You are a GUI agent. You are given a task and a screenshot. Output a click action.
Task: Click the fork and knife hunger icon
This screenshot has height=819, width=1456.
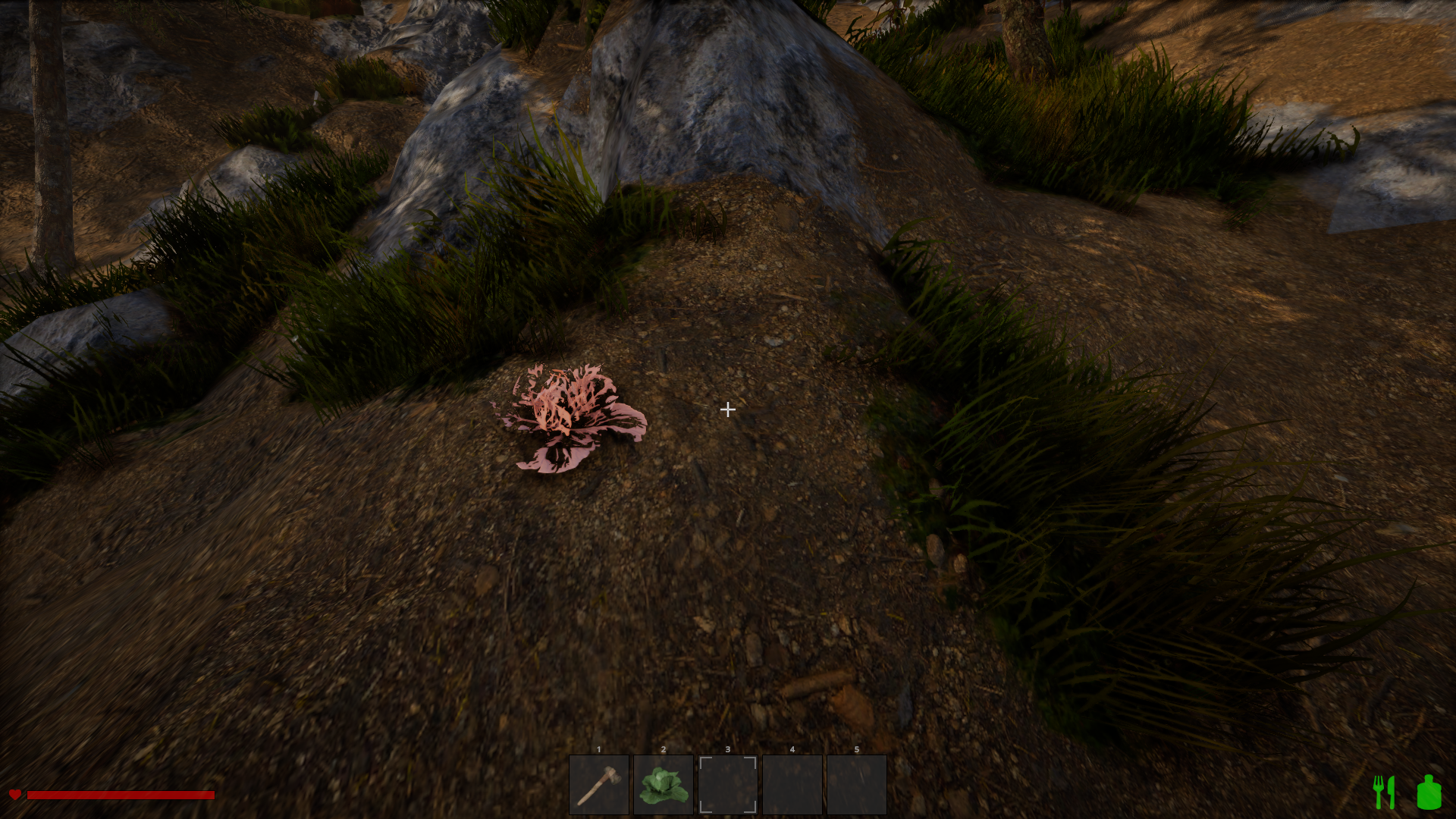1385,792
